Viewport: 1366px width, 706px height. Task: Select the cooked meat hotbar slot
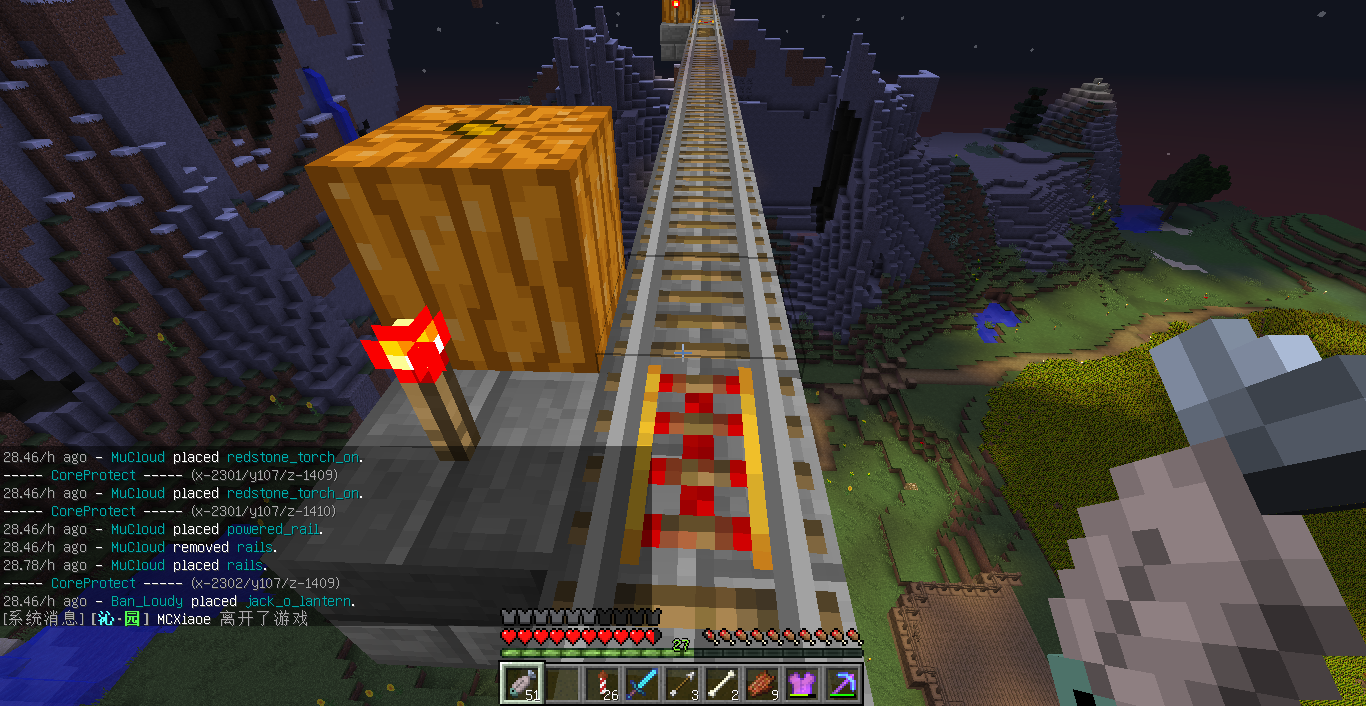(762, 683)
